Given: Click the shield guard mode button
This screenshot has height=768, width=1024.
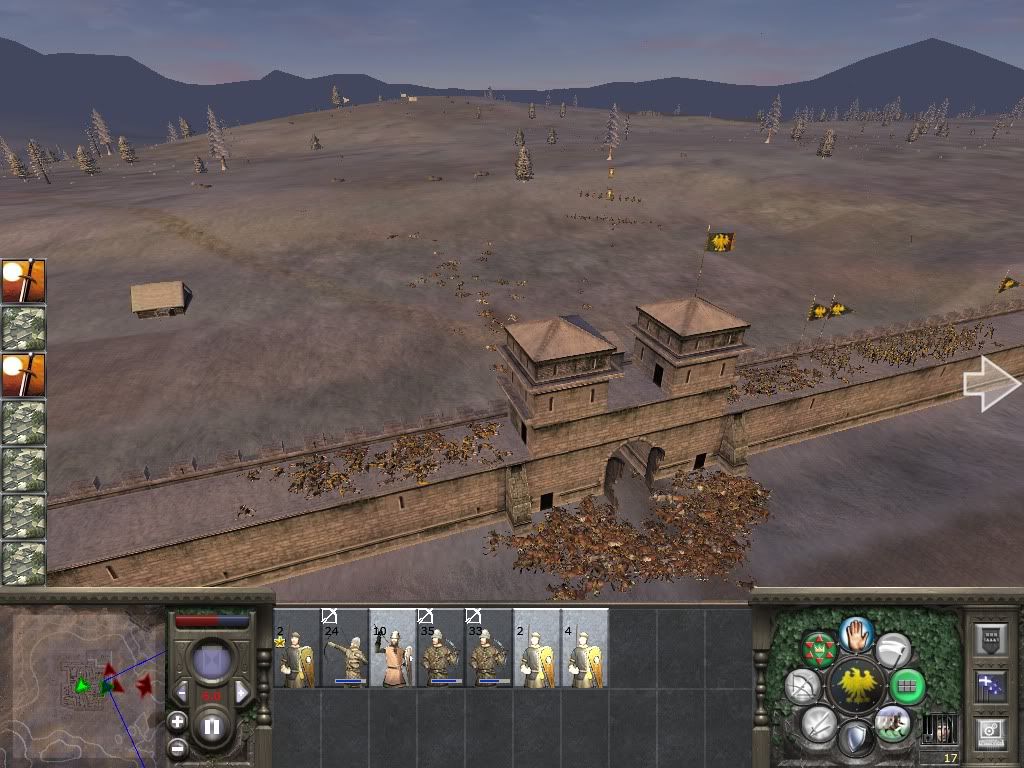Looking at the screenshot, I should (855, 740).
